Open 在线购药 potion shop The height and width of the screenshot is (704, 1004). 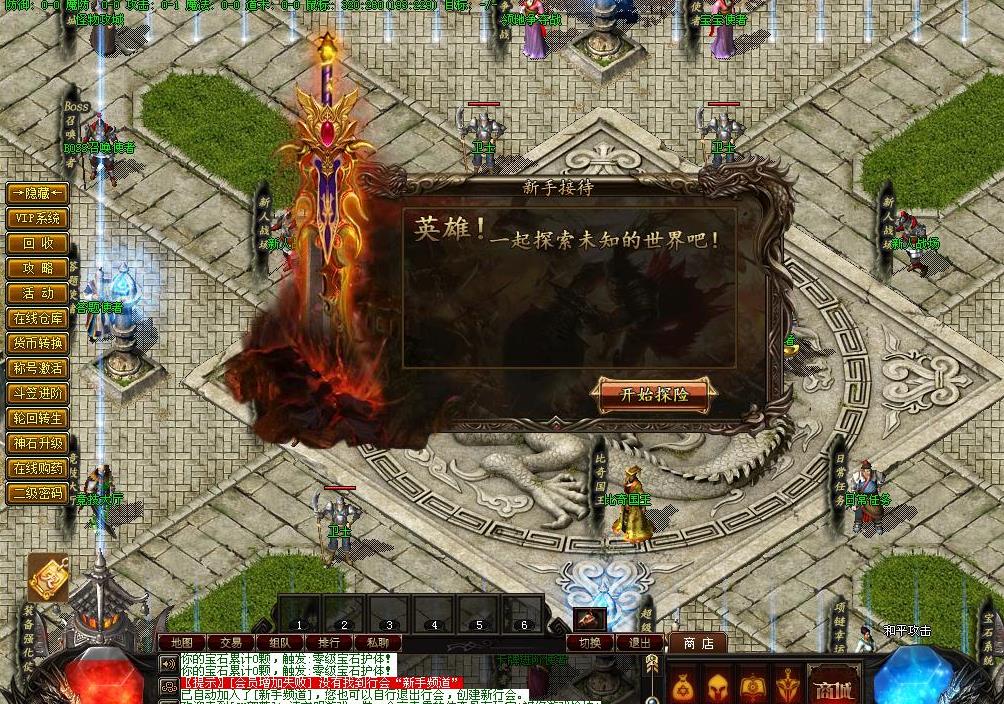click(38, 468)
